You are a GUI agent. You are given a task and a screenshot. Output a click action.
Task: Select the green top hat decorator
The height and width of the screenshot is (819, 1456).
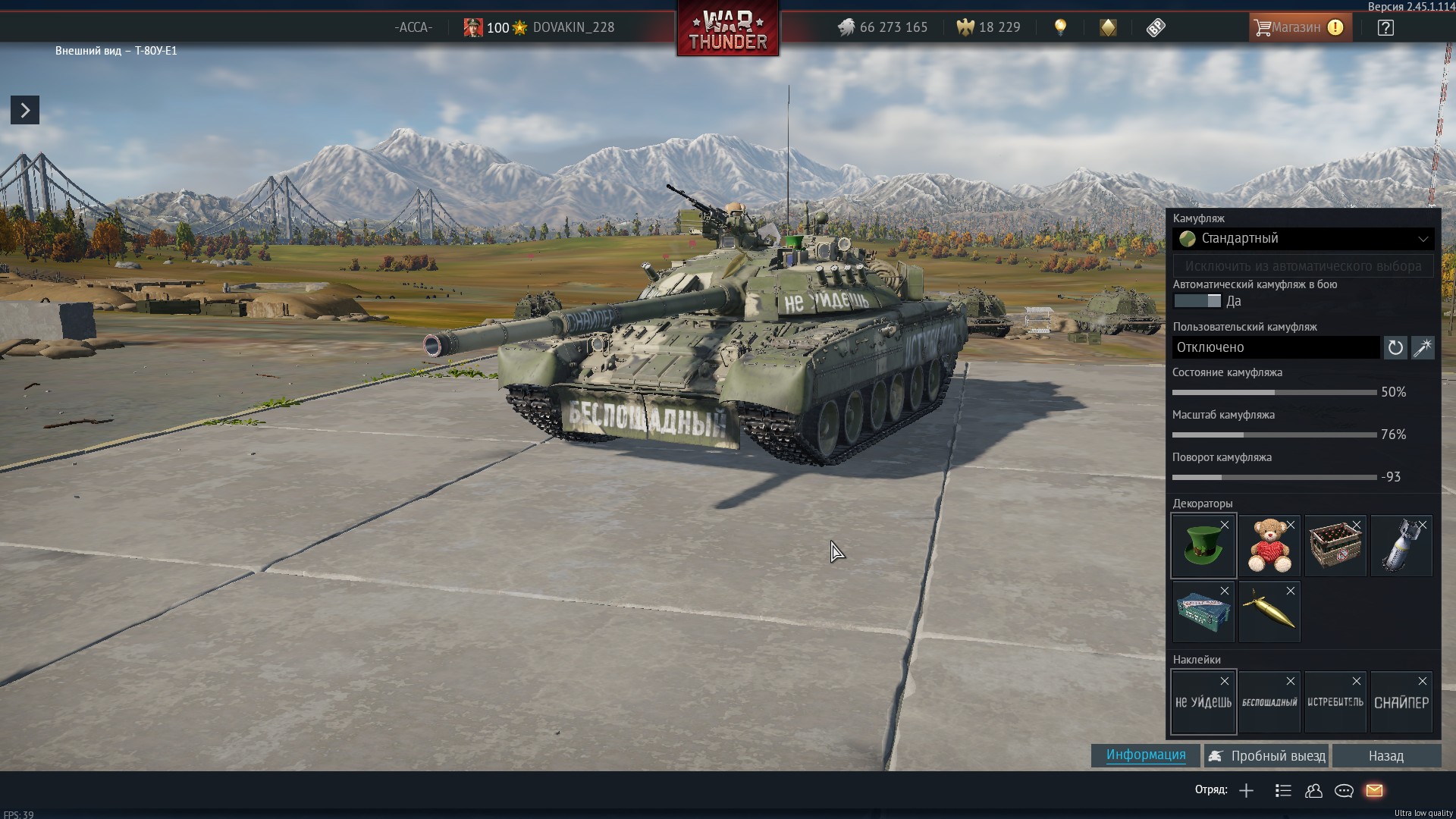tap(1203, 546)
